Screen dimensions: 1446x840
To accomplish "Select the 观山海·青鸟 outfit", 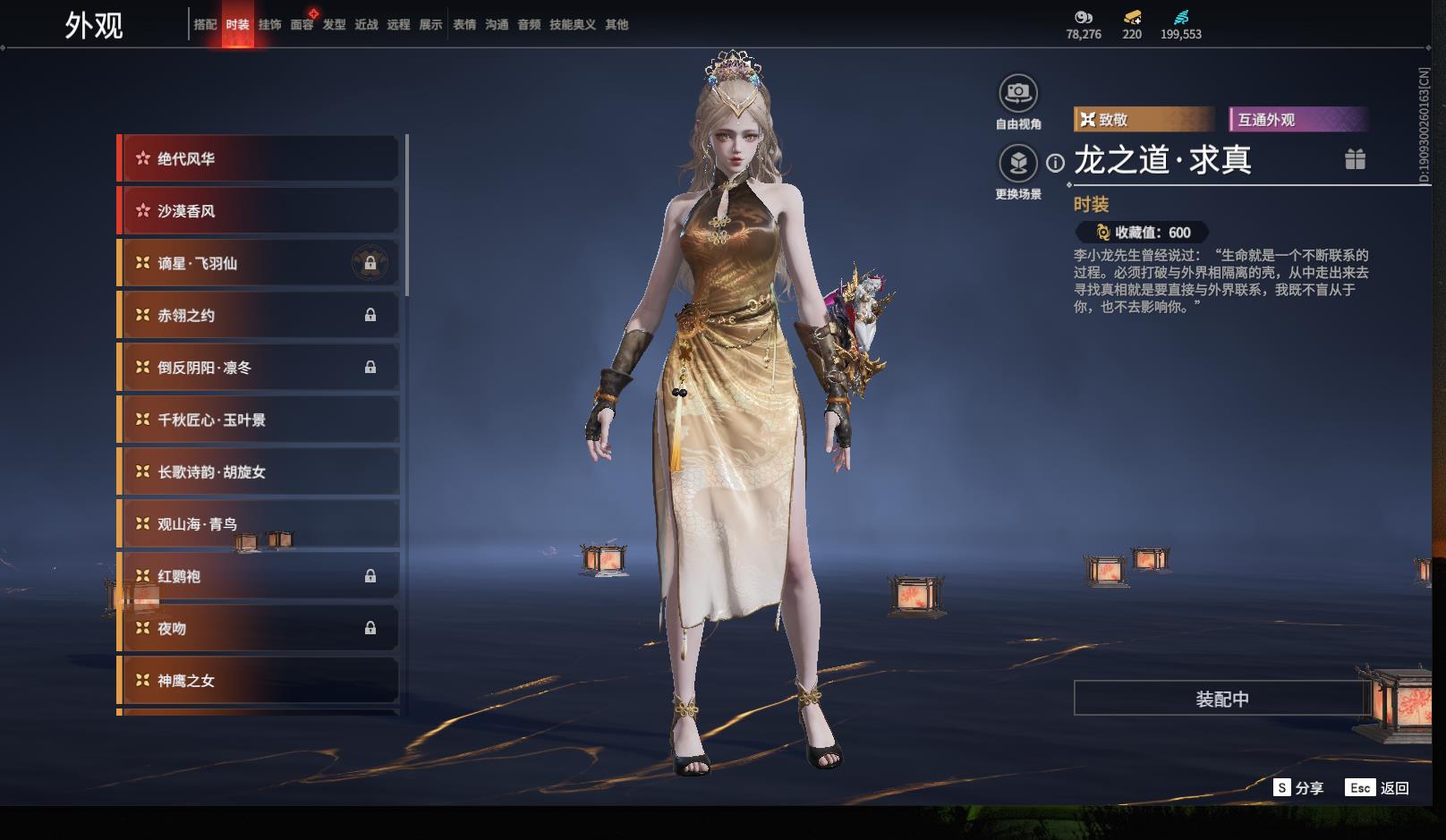I will [x=259, y=524].
